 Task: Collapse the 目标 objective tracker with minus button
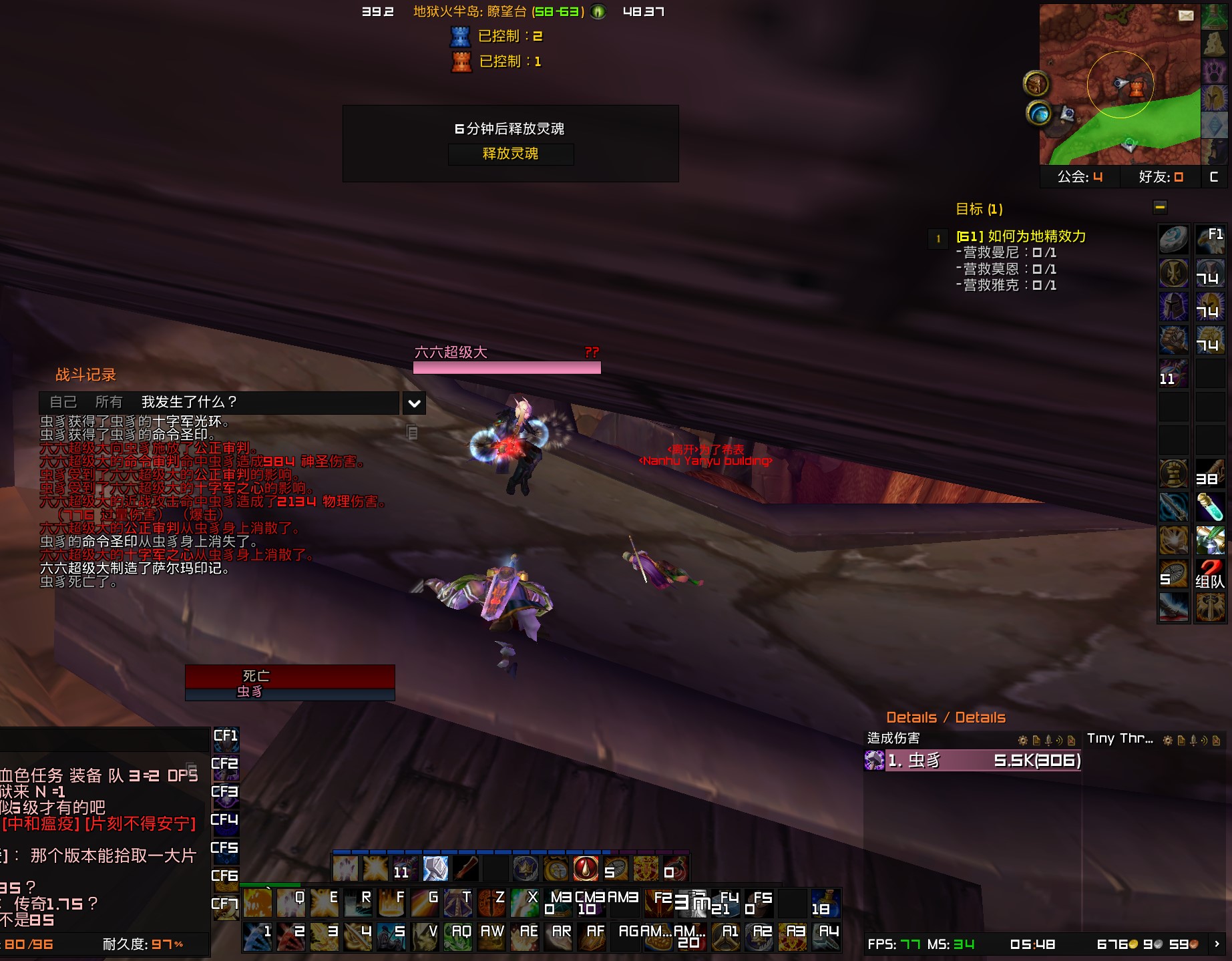coord(1160,208)
